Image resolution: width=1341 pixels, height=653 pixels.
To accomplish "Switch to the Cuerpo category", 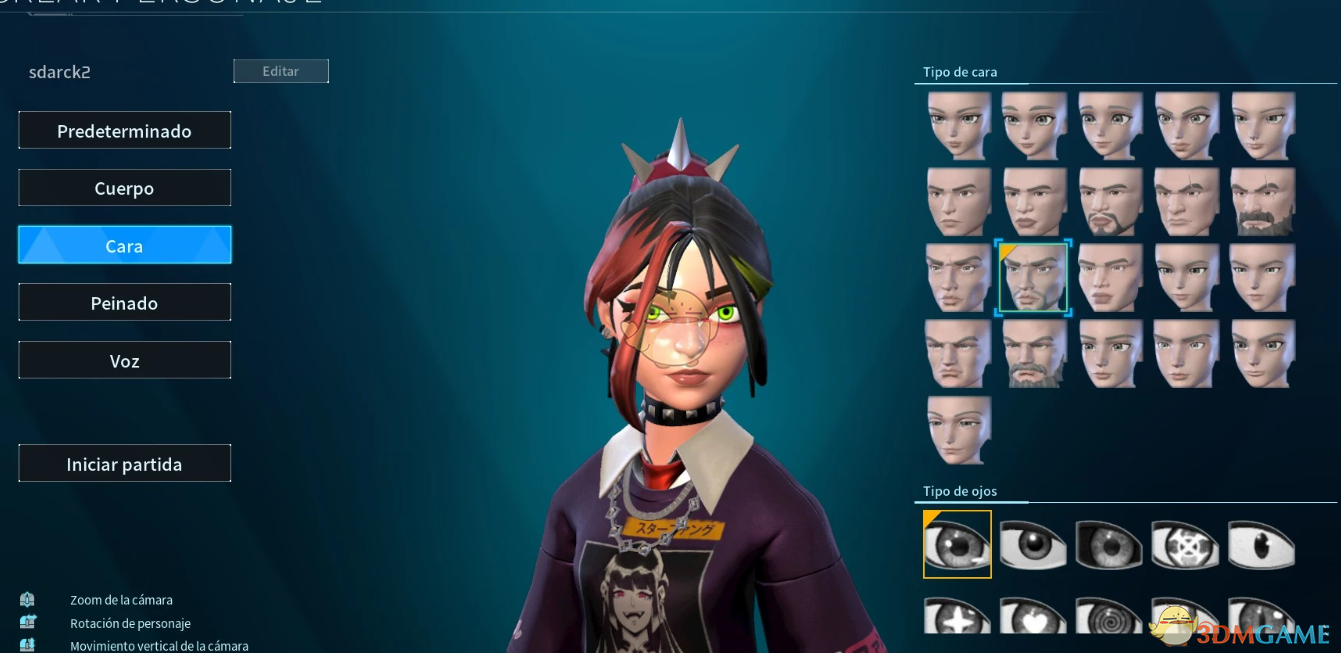I will pyautogui.click(x=124, y=188).
